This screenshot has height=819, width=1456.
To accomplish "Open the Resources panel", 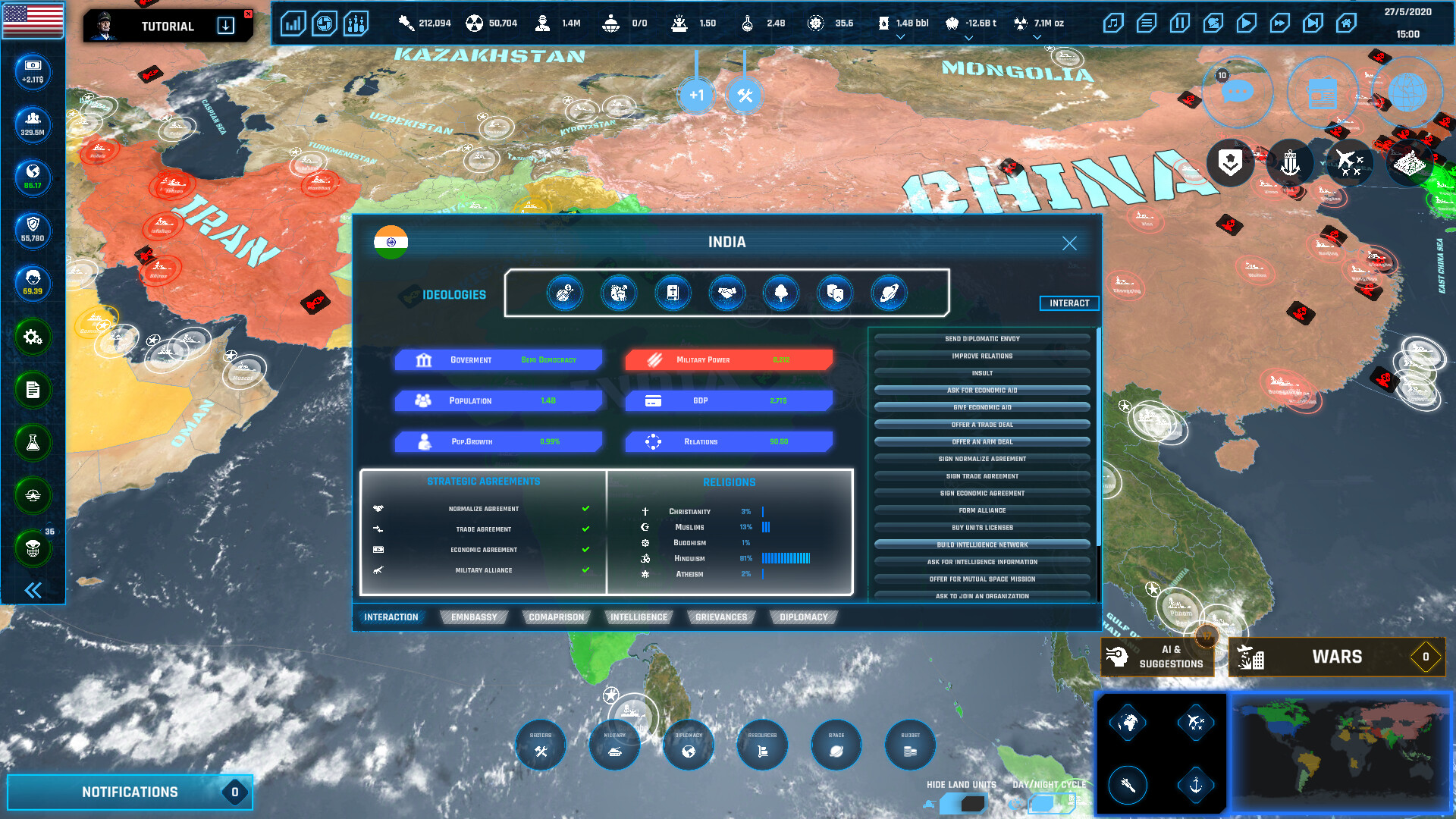I will [x=761, y=745].
